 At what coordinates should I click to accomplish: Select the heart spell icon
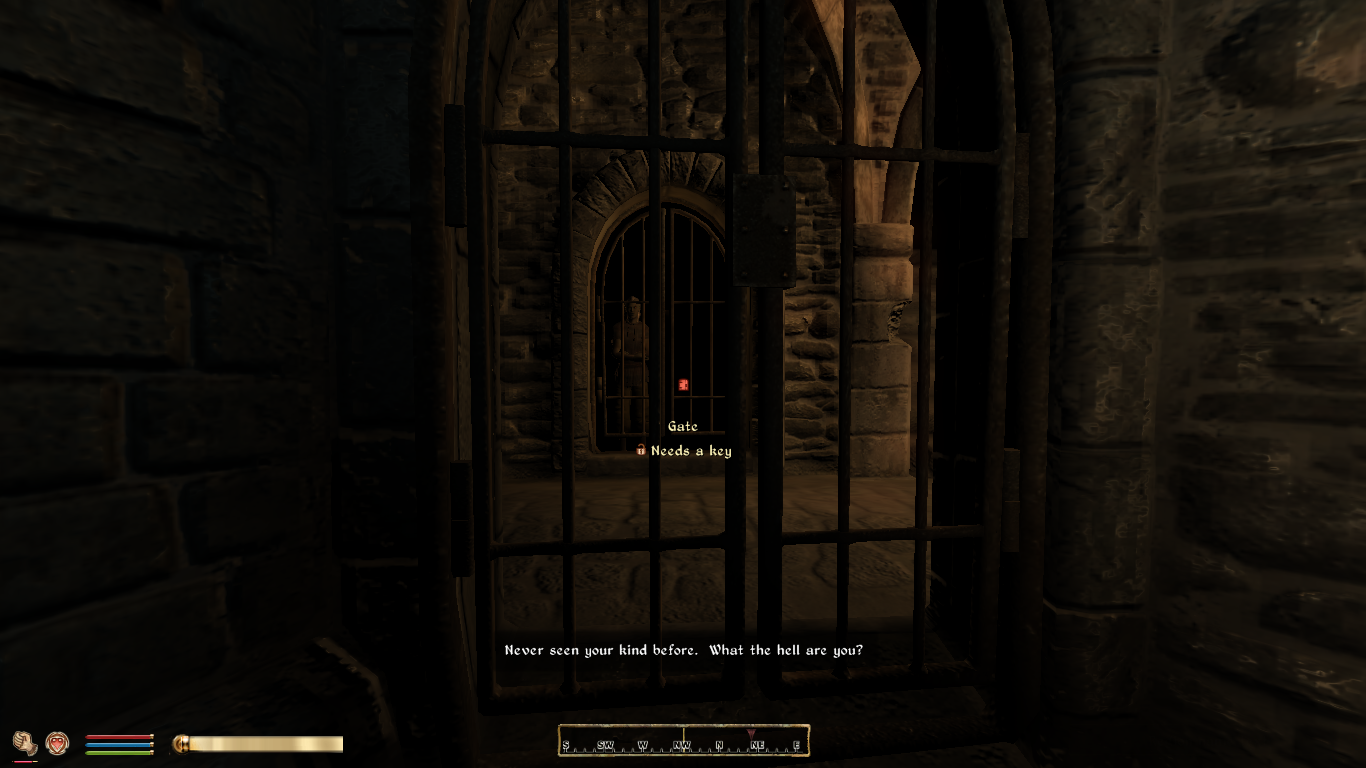(x=57, y=743)
